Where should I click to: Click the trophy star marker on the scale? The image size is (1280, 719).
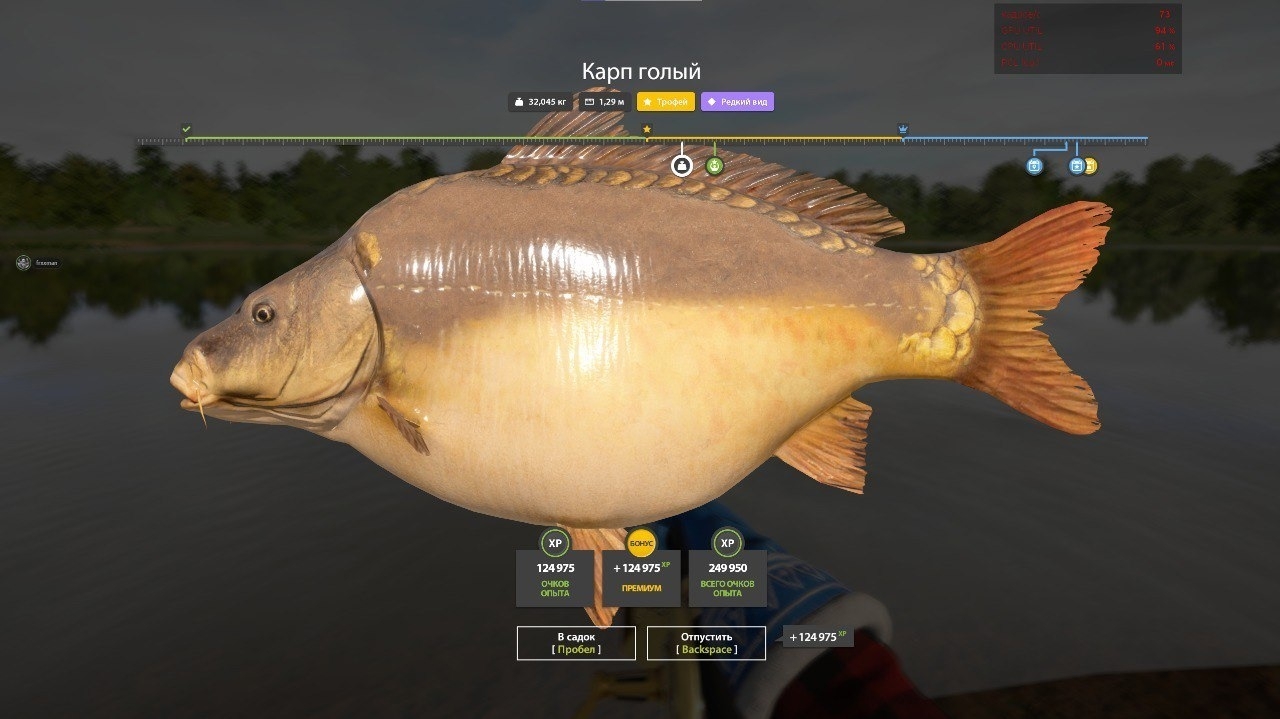tap(647, 129)
